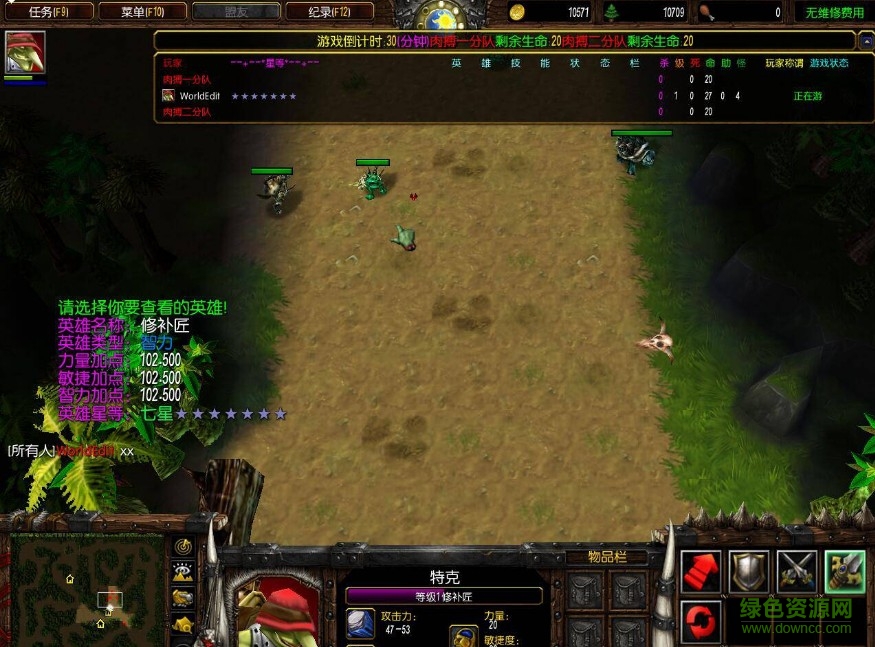Click the Patrol command icon

845,572
